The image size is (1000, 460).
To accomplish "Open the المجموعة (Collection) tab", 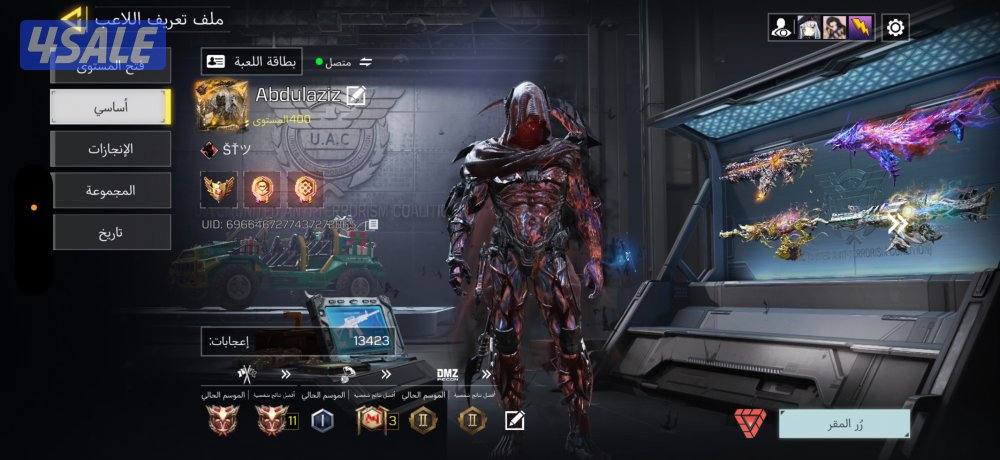I will click(x=111, y=190).
